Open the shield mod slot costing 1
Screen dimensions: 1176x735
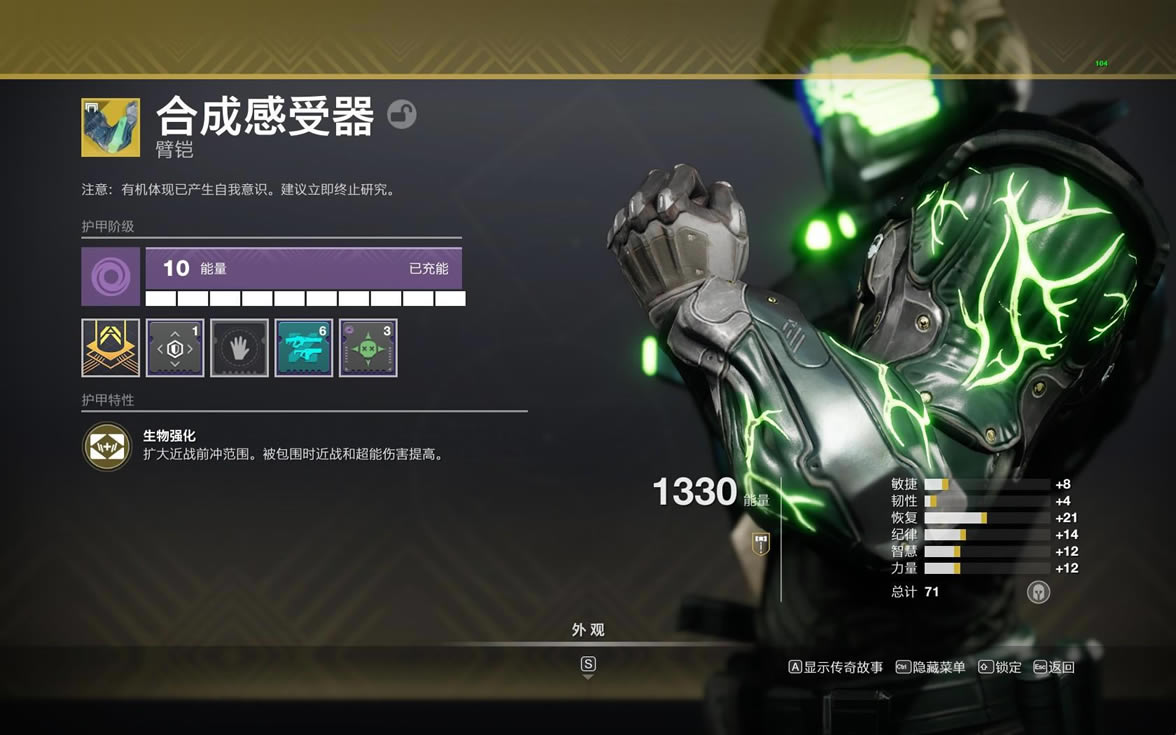click(x=175, y=348)
